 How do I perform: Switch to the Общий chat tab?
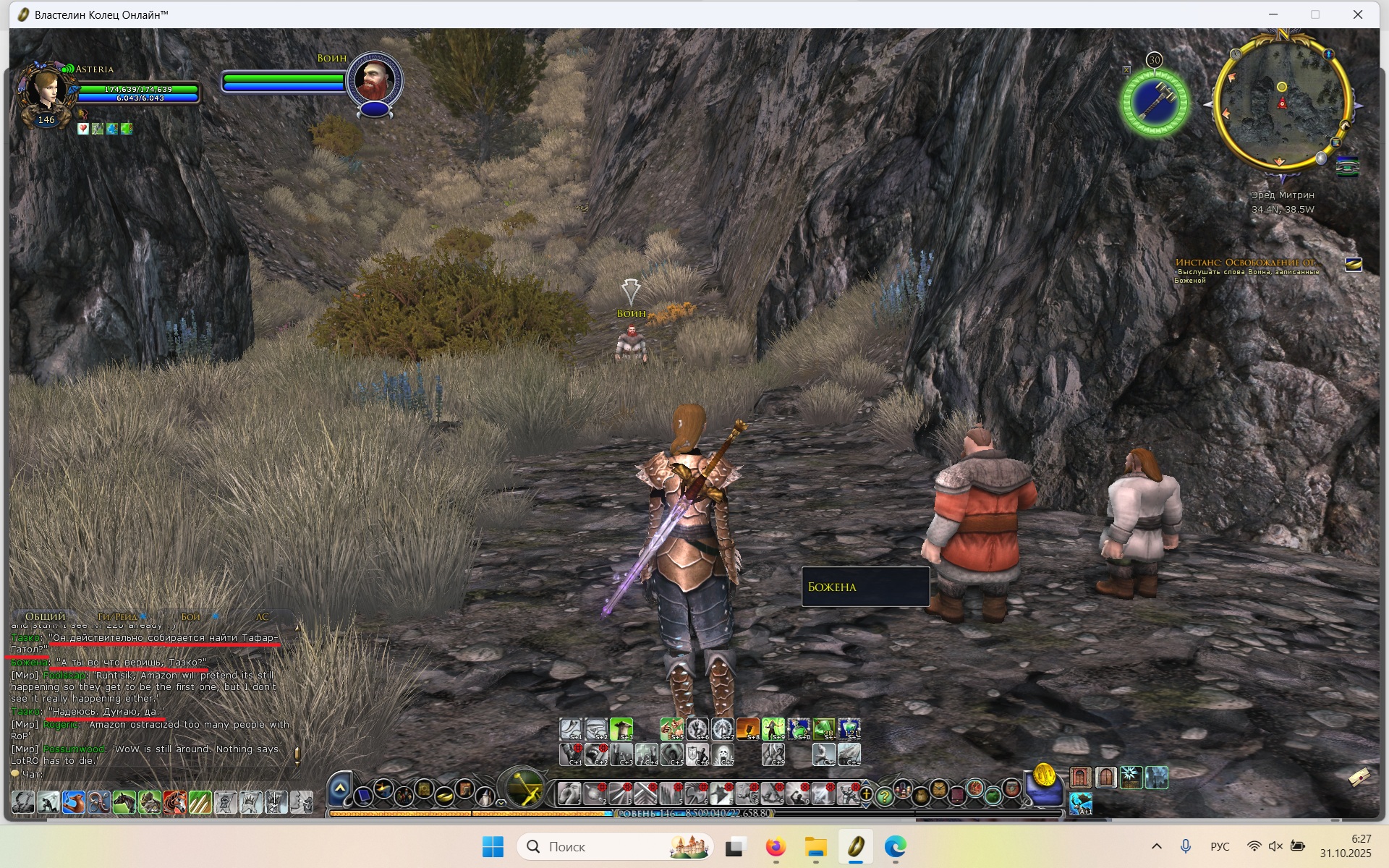[45, 616]
